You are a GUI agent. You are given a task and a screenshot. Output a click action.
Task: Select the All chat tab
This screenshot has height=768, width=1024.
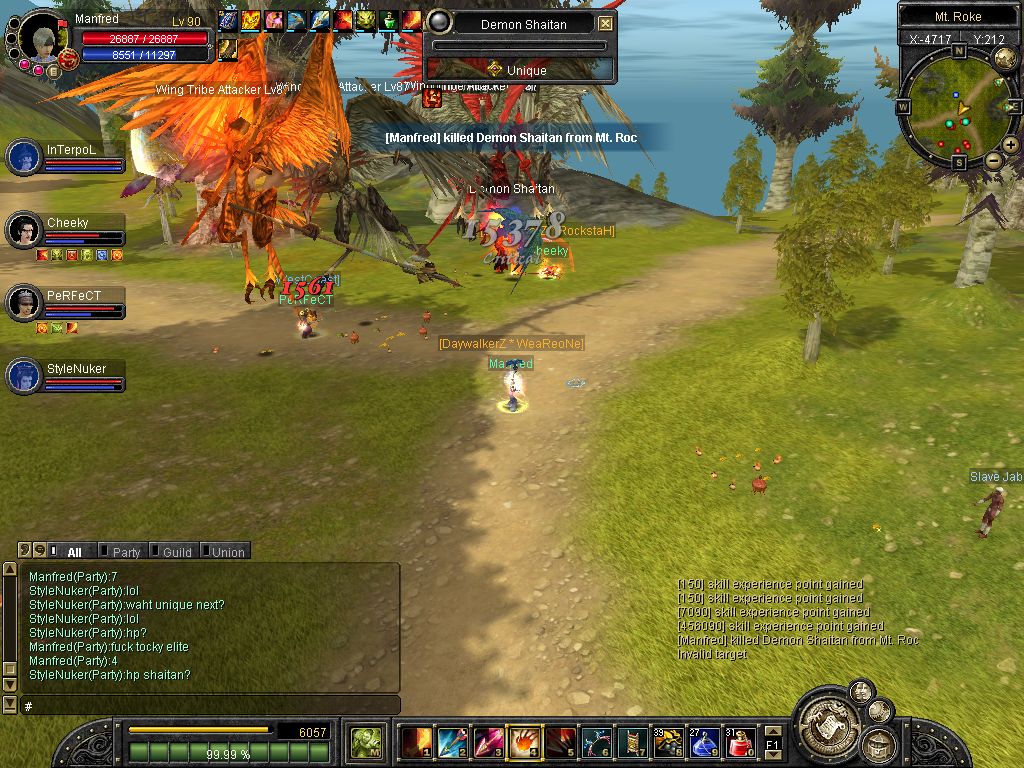tap(74, 552)
